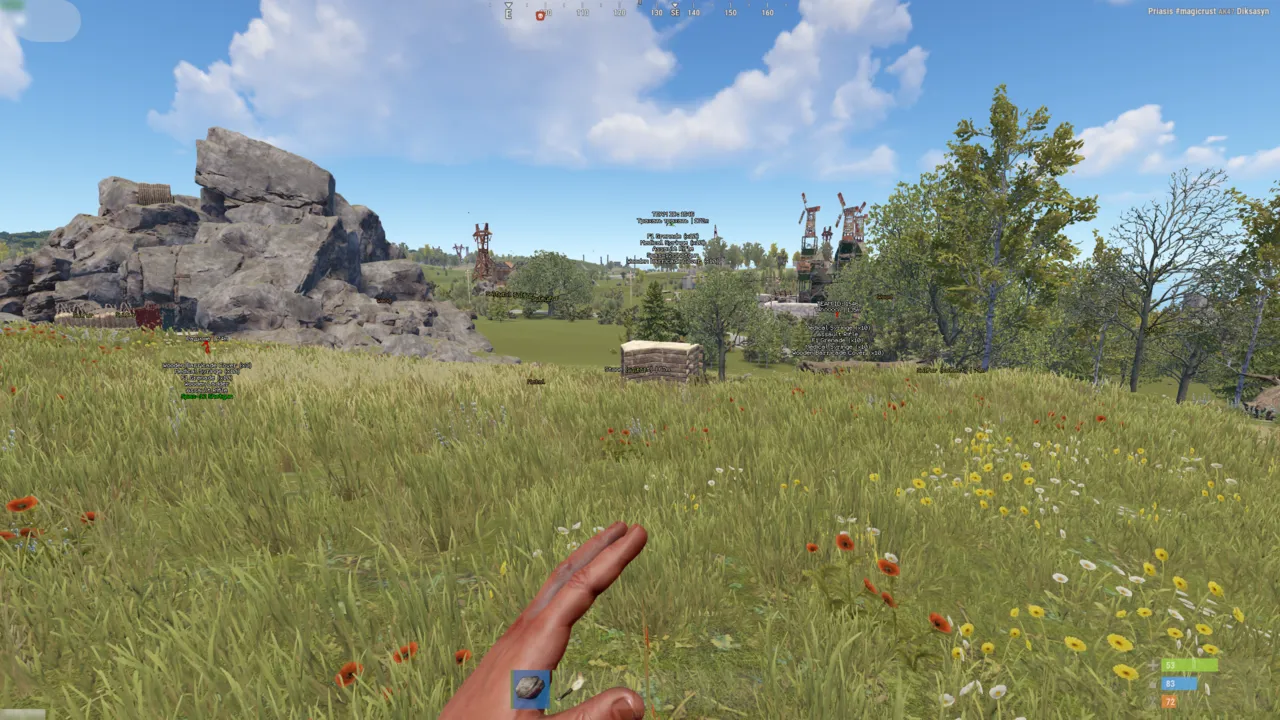Click the red teammate marker on the rock formation
The image size is (1280, 720).
[x=206, y=347]
